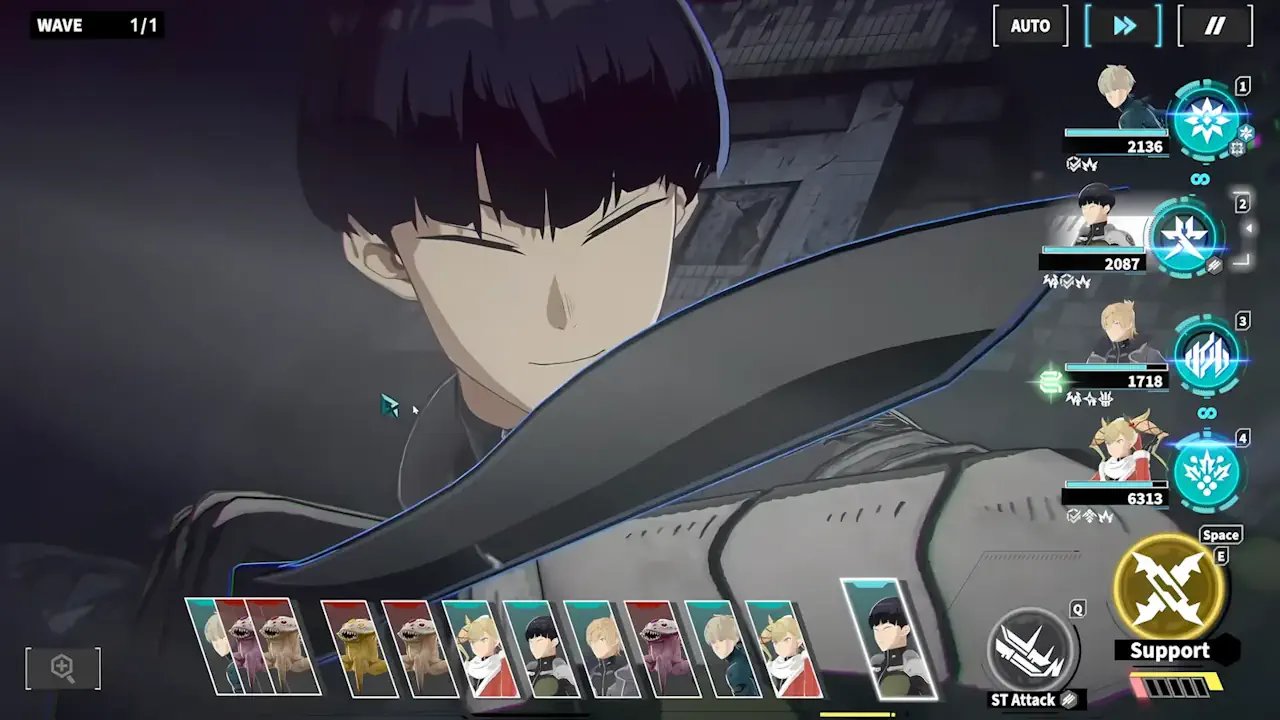Click the yellow ultimate charge gauge
The image size is (1280, 720).
1177,683
